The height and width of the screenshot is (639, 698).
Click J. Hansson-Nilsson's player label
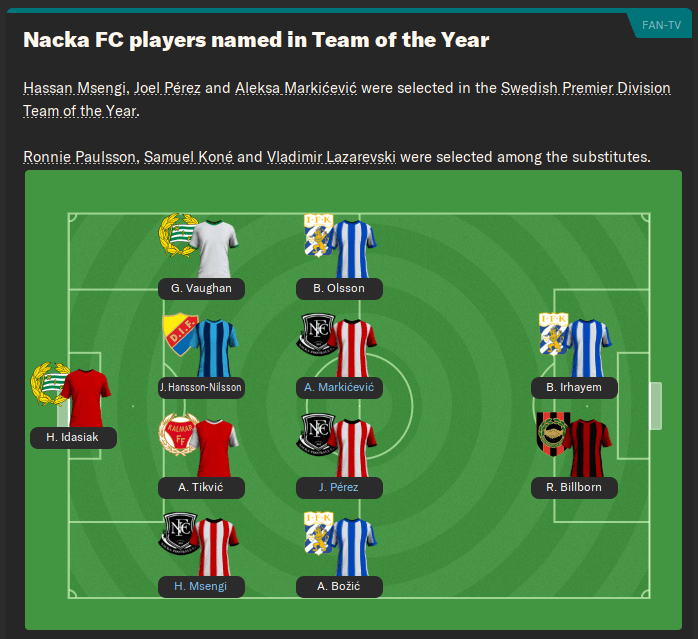click(201, 387)
